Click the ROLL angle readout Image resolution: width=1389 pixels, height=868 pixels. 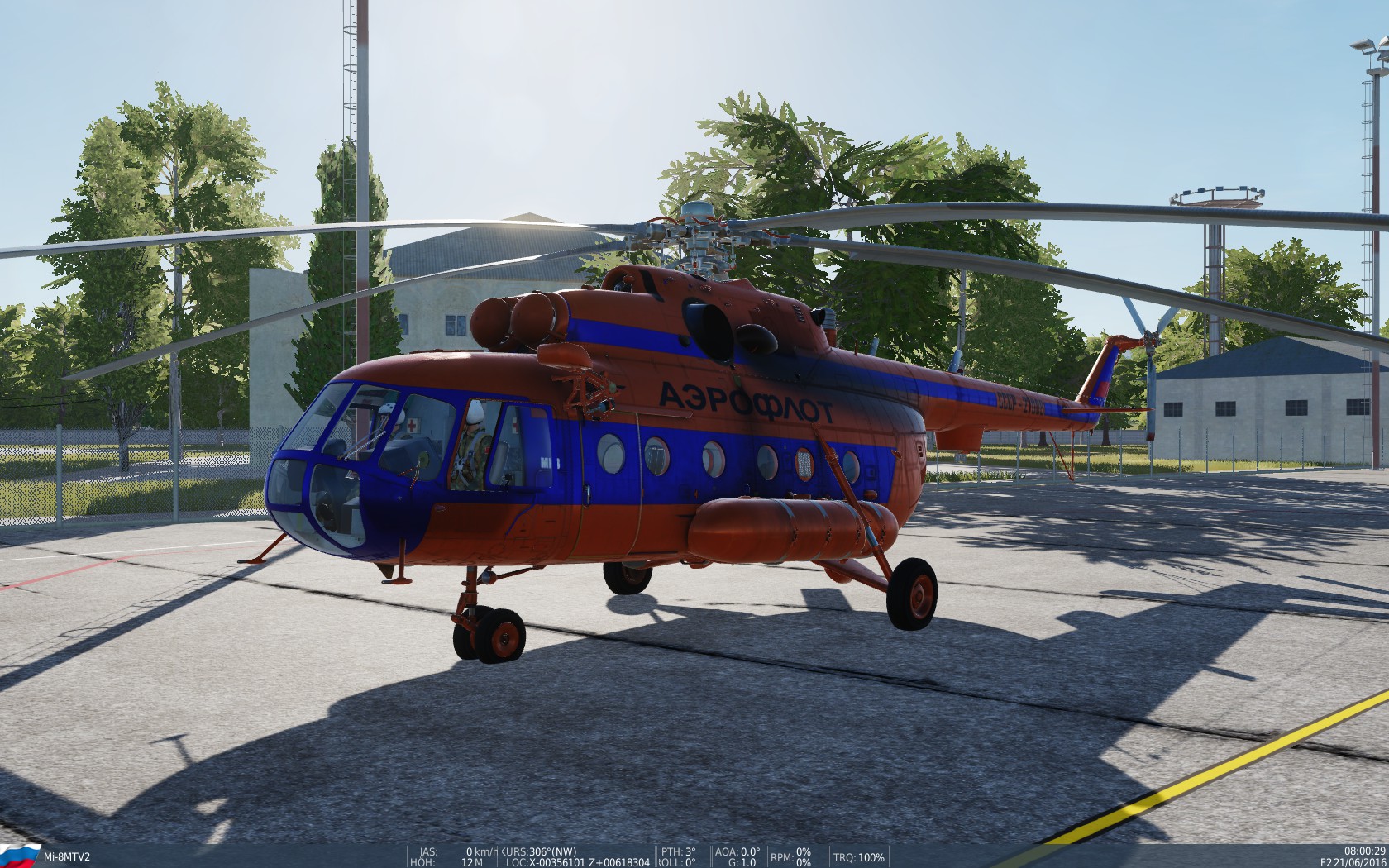(674, 862)
